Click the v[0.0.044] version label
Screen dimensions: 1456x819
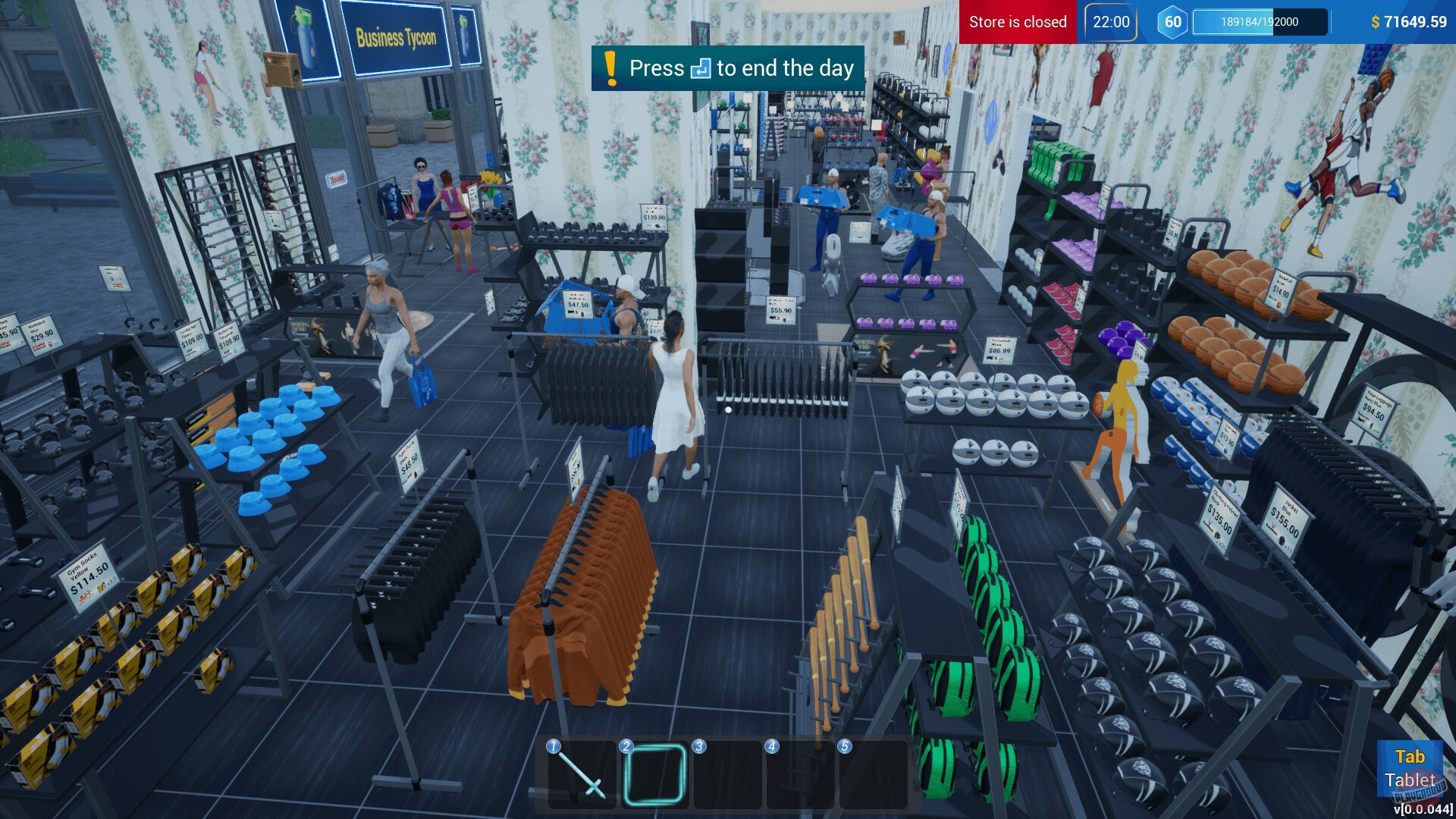1423,808
